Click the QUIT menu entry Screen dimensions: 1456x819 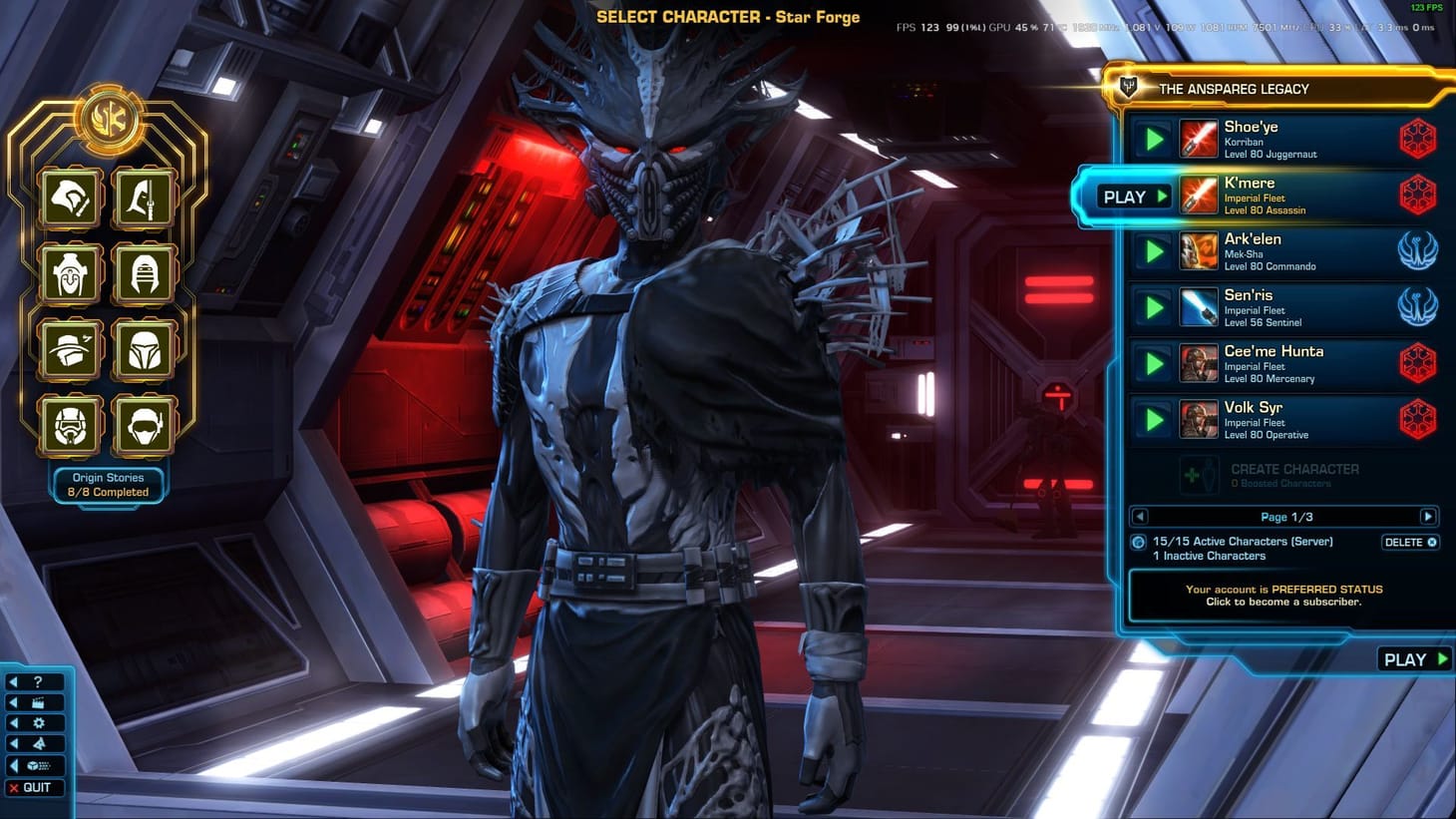[x=37, y=787]
